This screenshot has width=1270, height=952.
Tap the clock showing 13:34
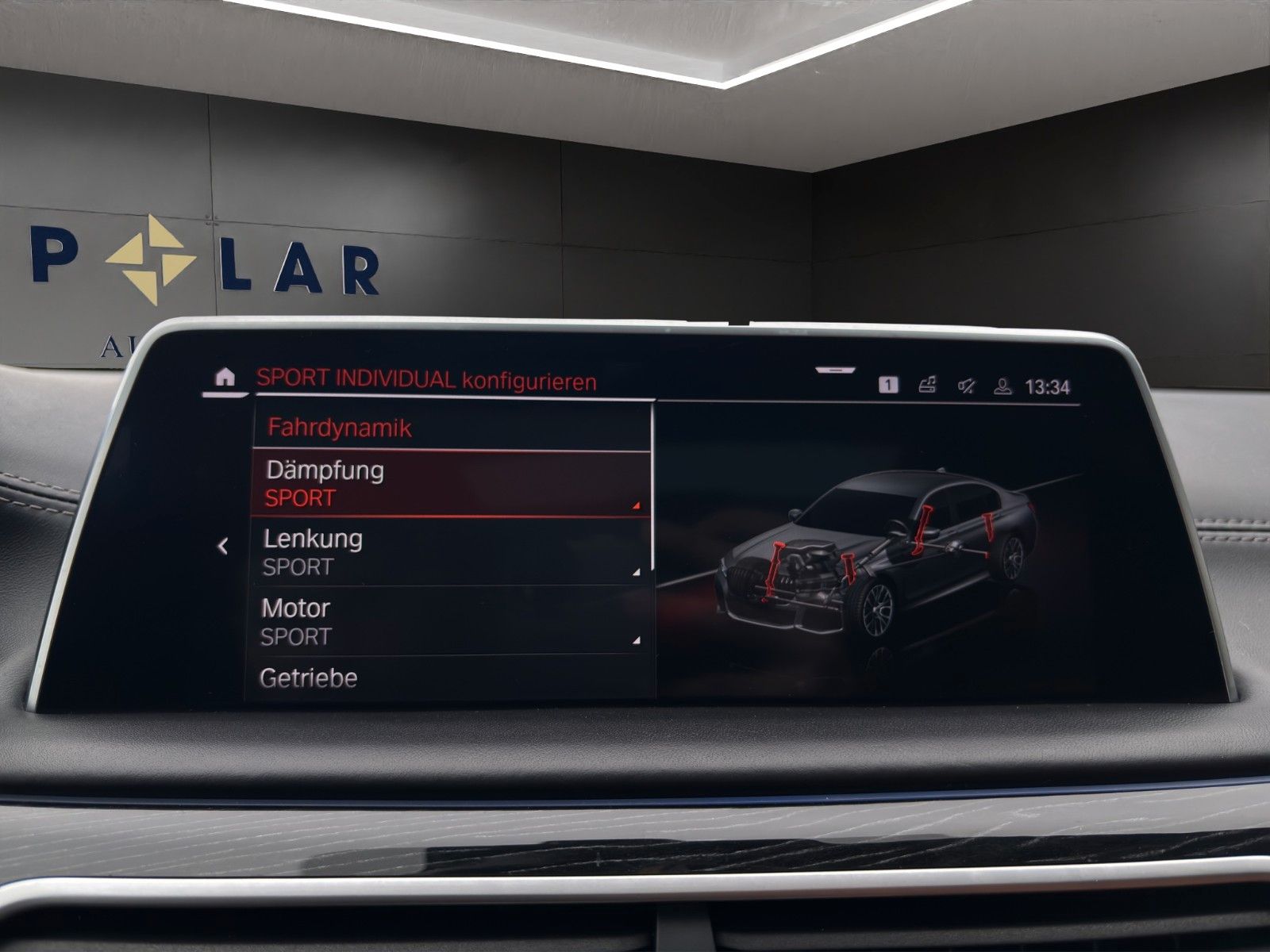(x=1049, y=386)
